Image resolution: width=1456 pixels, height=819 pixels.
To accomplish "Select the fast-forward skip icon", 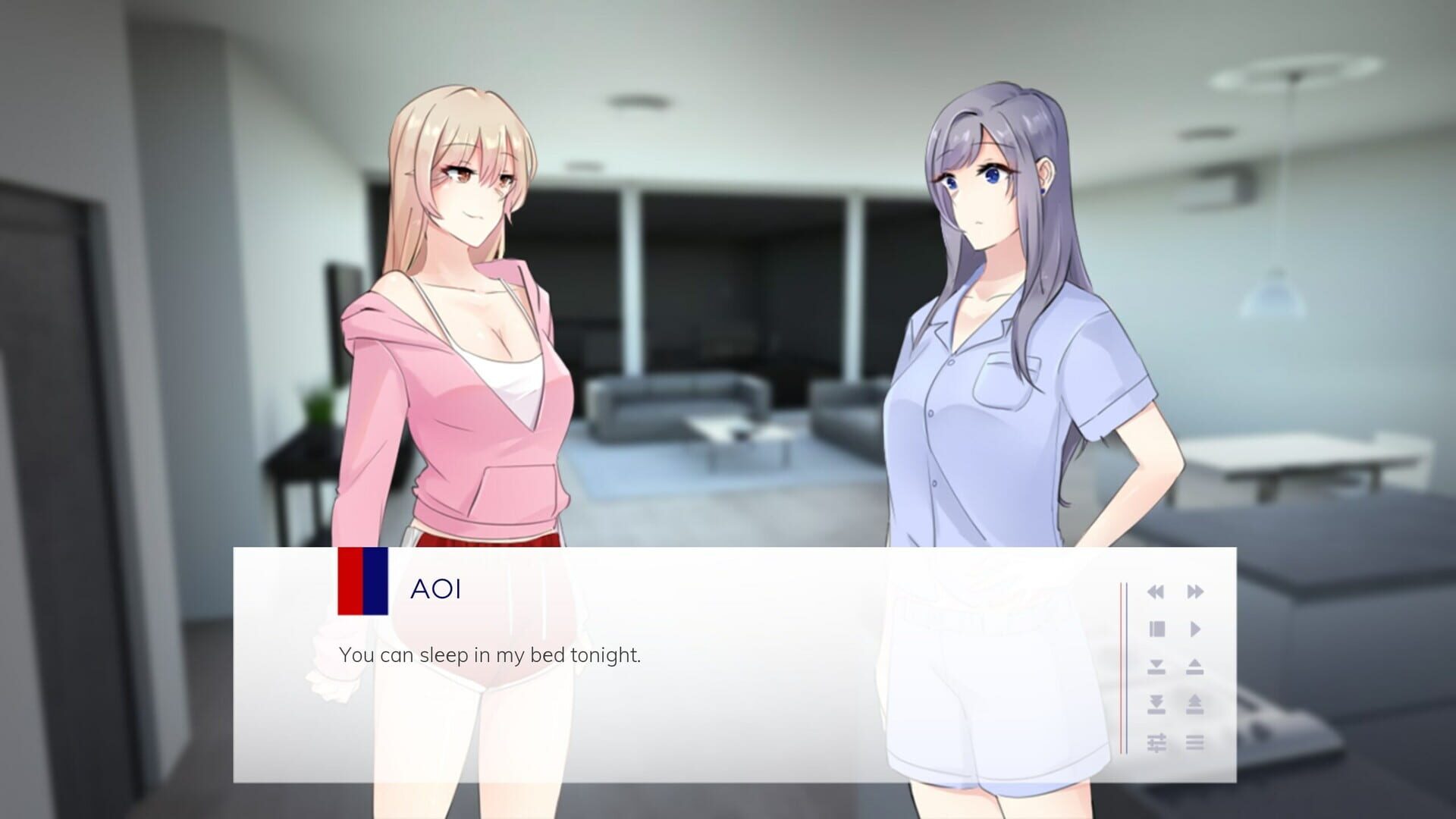I will (x=1195, y=591).
